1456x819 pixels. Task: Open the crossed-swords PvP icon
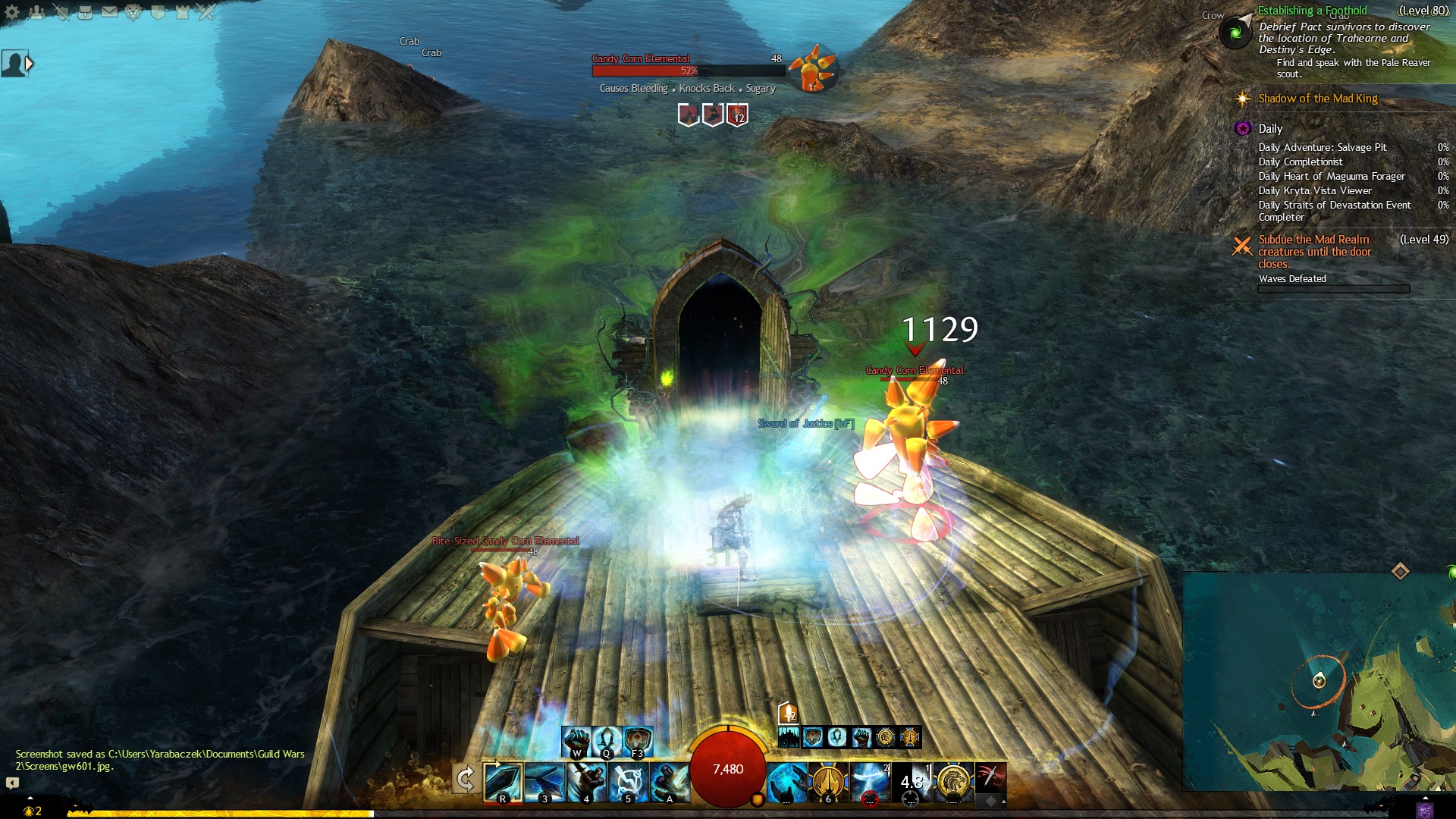coord(206,12)
